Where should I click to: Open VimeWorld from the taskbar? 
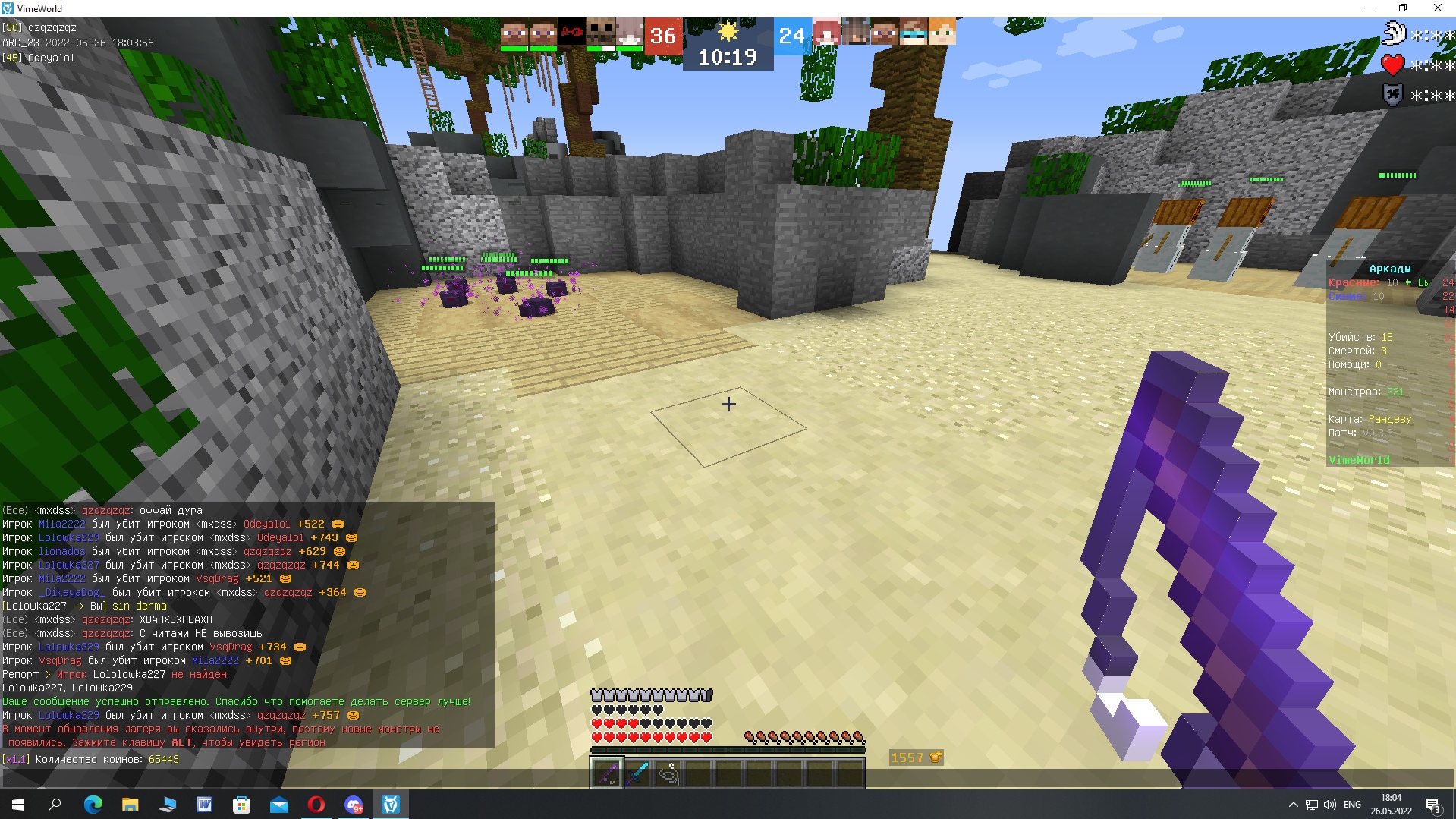[391, 806]
